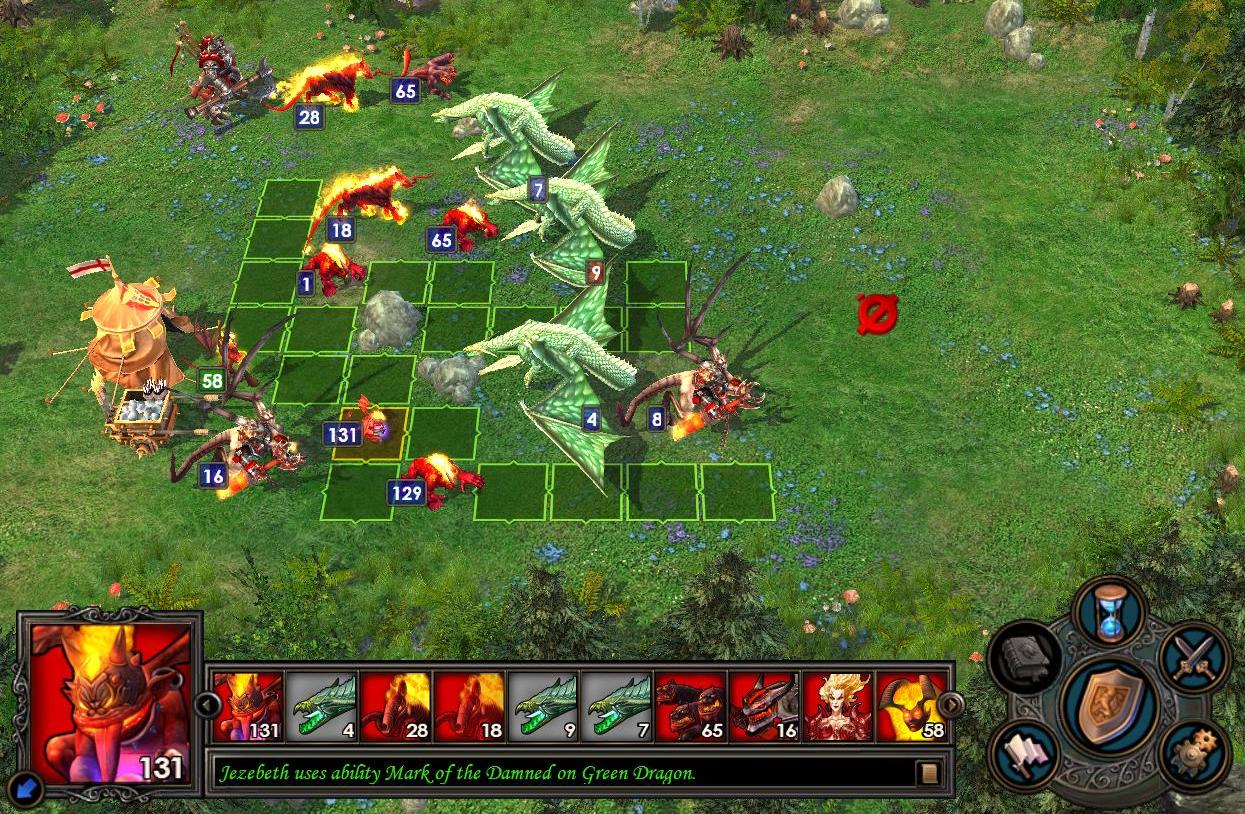Select the green dragon with 7 in the initiative bar
The width and height of the screenshot is (1245, 814).
tap(618, 707)
